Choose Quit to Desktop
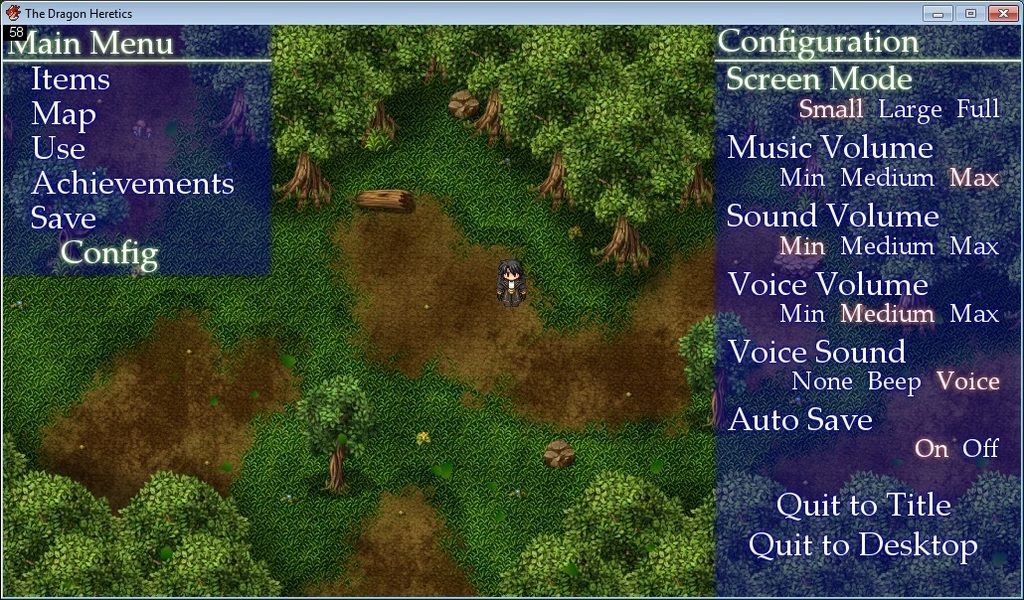 [x=863, y=546]
